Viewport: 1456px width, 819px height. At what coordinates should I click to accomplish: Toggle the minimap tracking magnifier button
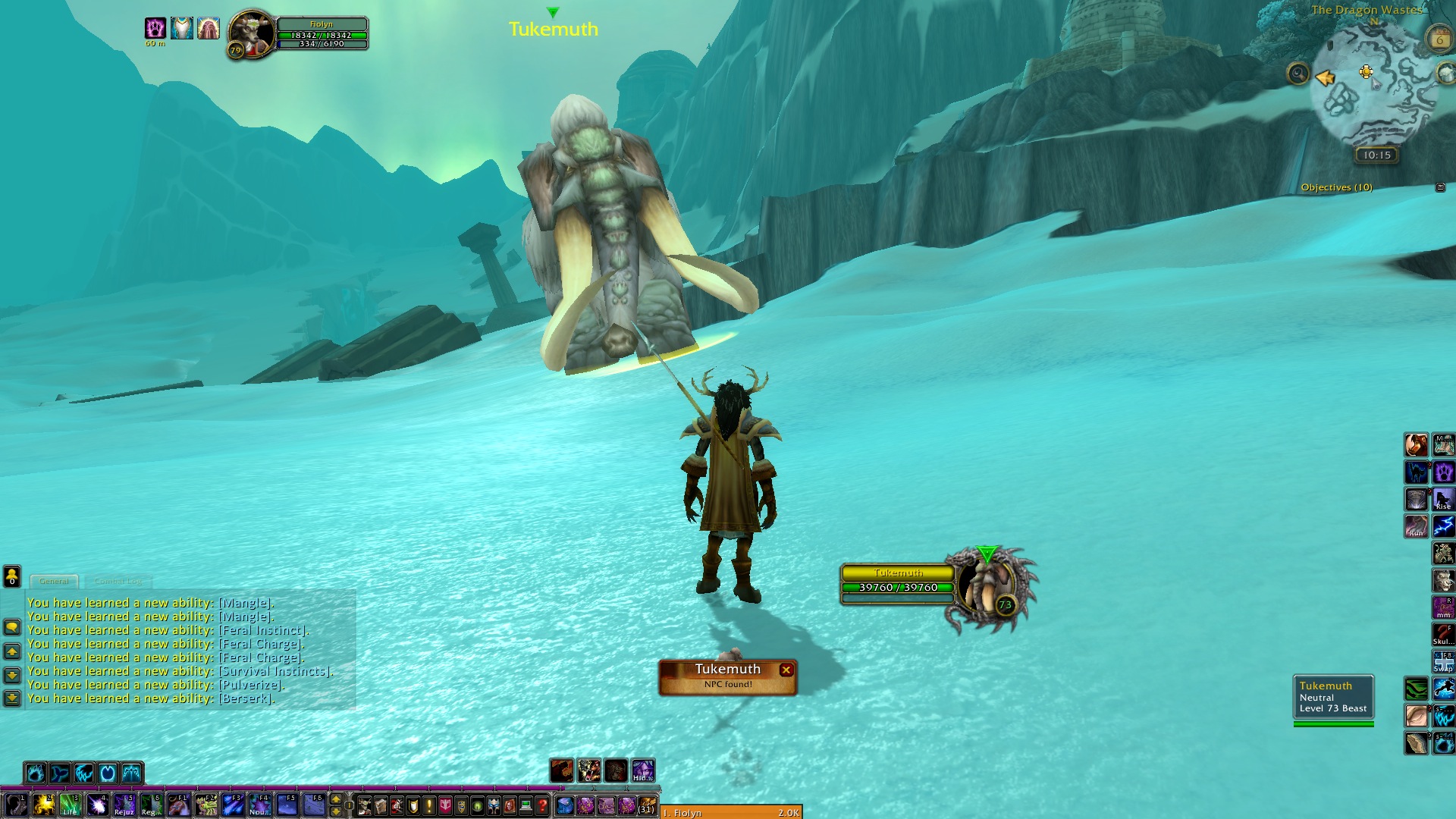click(1298, 74)
